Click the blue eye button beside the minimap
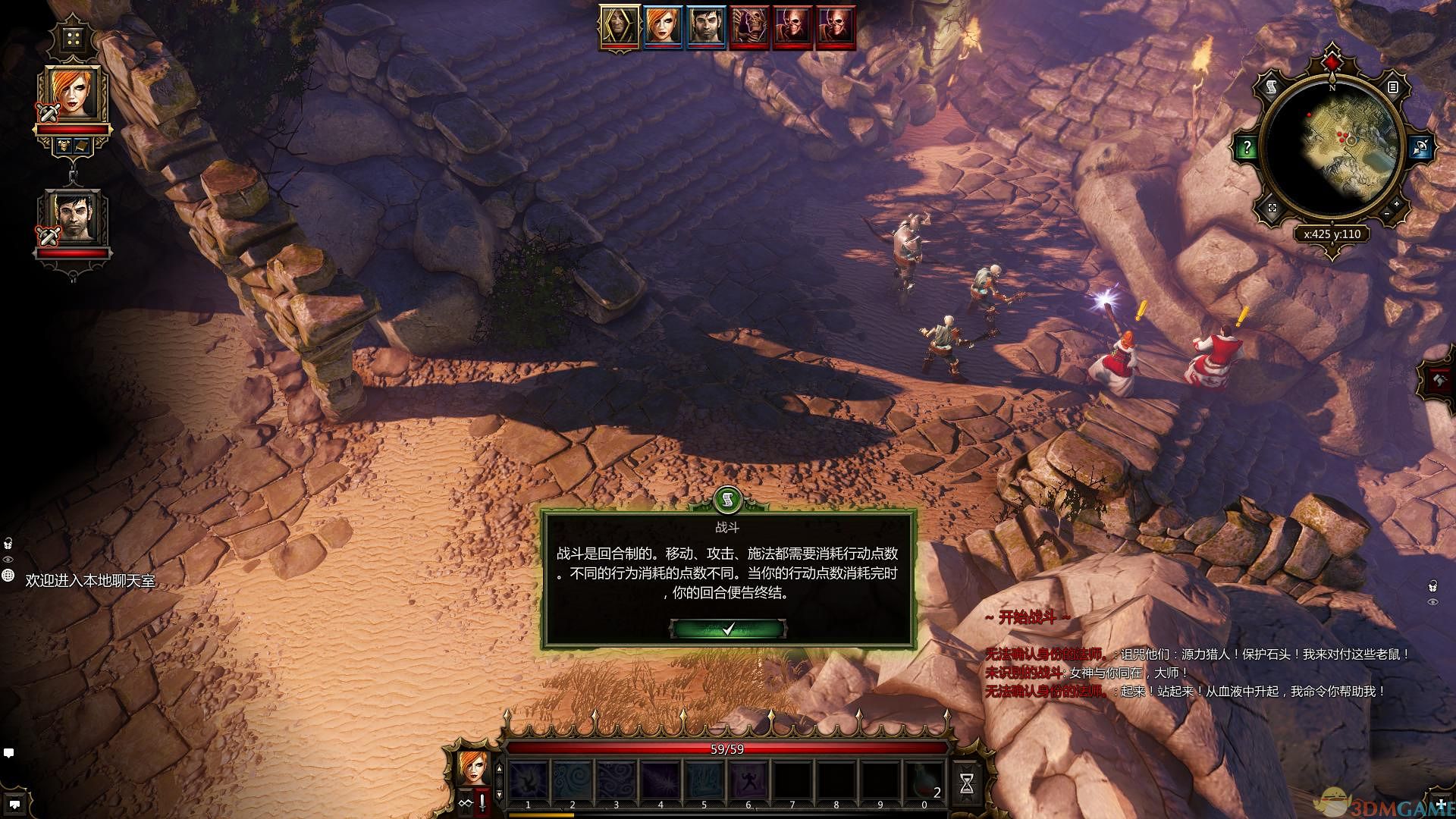The height and width of the screenshot is (819, 1456). (x=1420, y=148)
